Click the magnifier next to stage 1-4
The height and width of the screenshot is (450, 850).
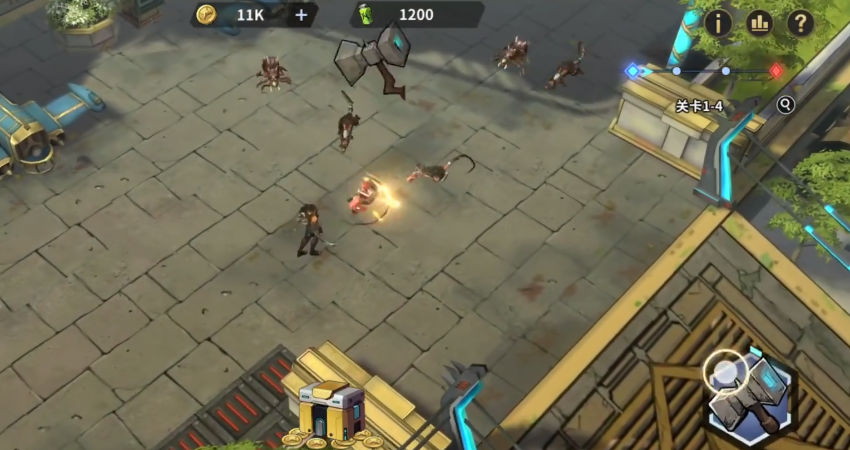click(x=786, y=104)
